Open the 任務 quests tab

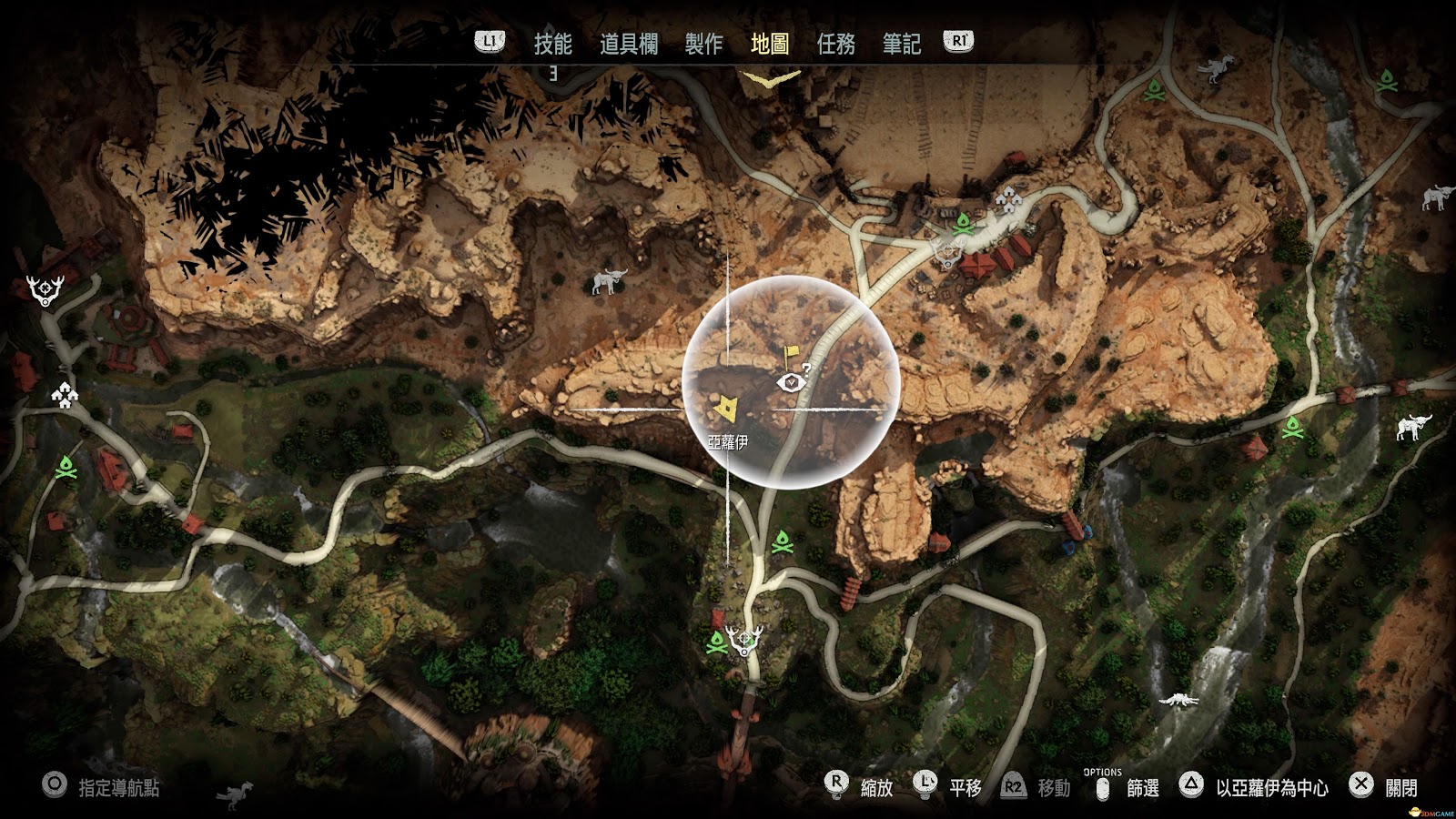click(x=835, y=44)
